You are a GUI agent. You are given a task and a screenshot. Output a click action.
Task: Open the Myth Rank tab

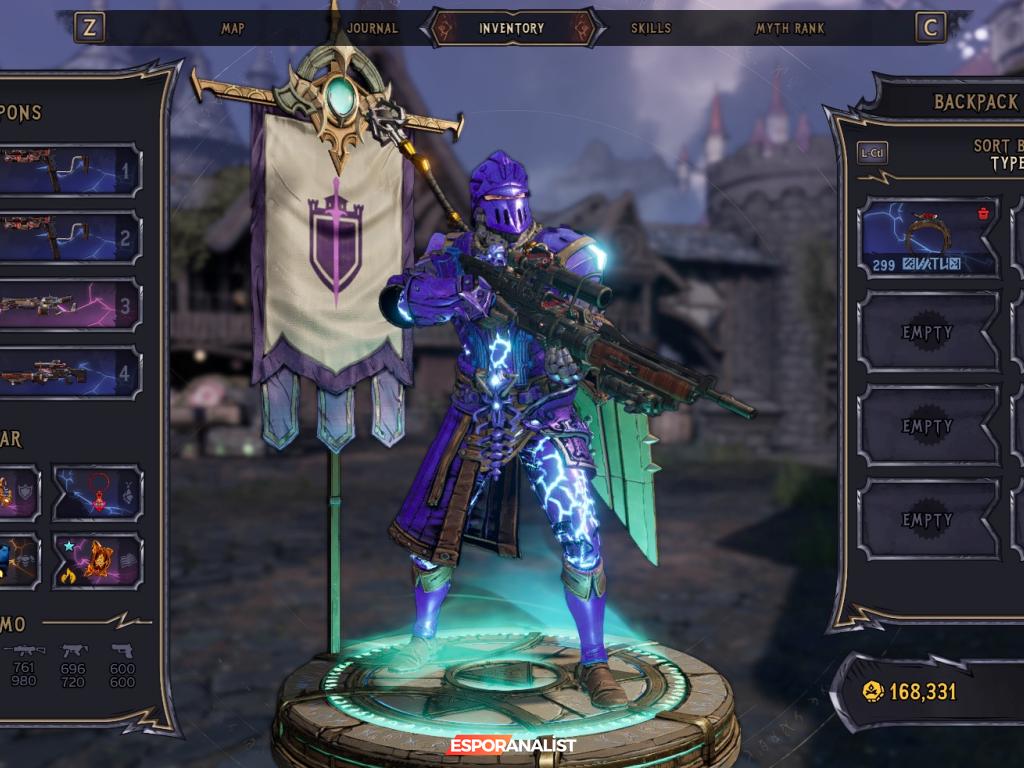tap(790, 28)
